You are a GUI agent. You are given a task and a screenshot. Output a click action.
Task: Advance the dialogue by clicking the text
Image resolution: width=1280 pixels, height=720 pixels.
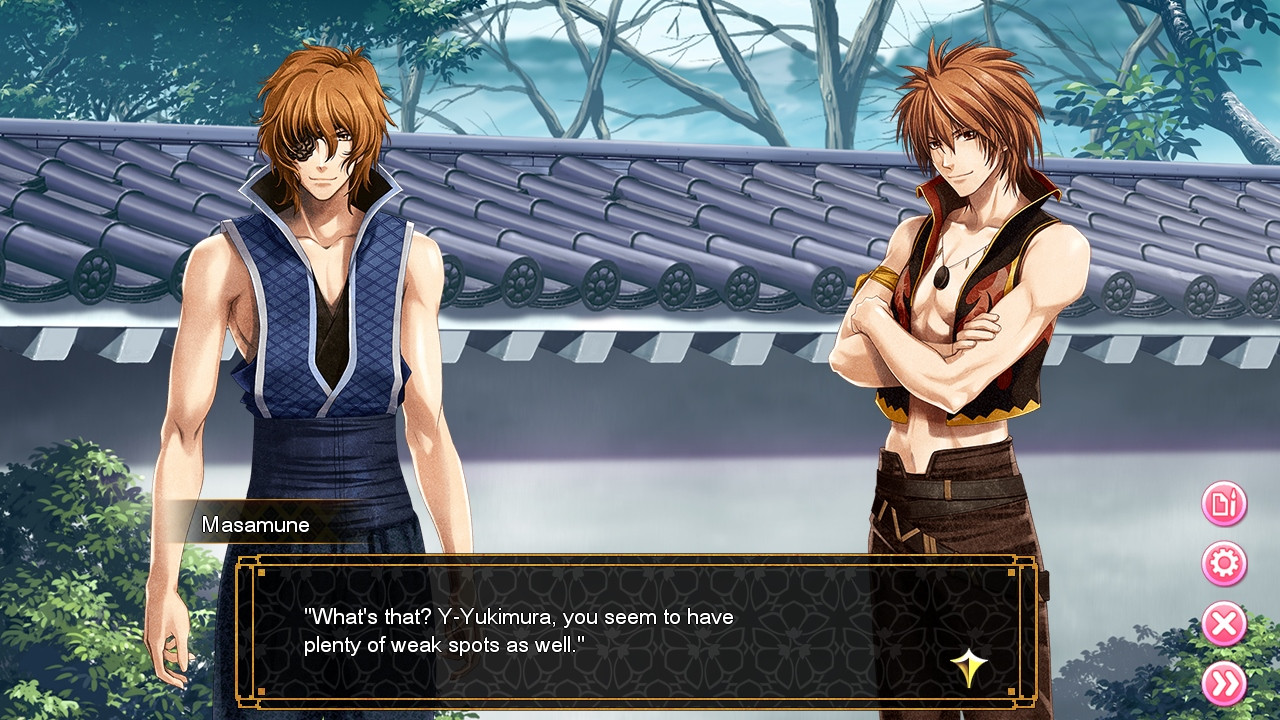point(520,627)
